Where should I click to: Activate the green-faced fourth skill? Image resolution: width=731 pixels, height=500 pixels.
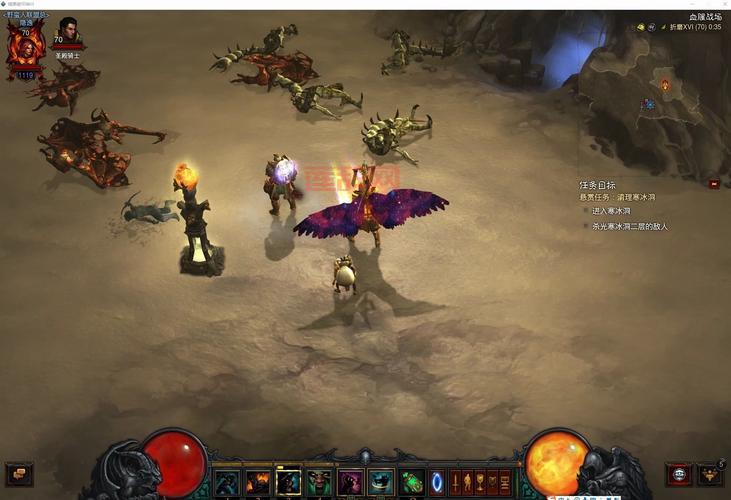(319, 482)
